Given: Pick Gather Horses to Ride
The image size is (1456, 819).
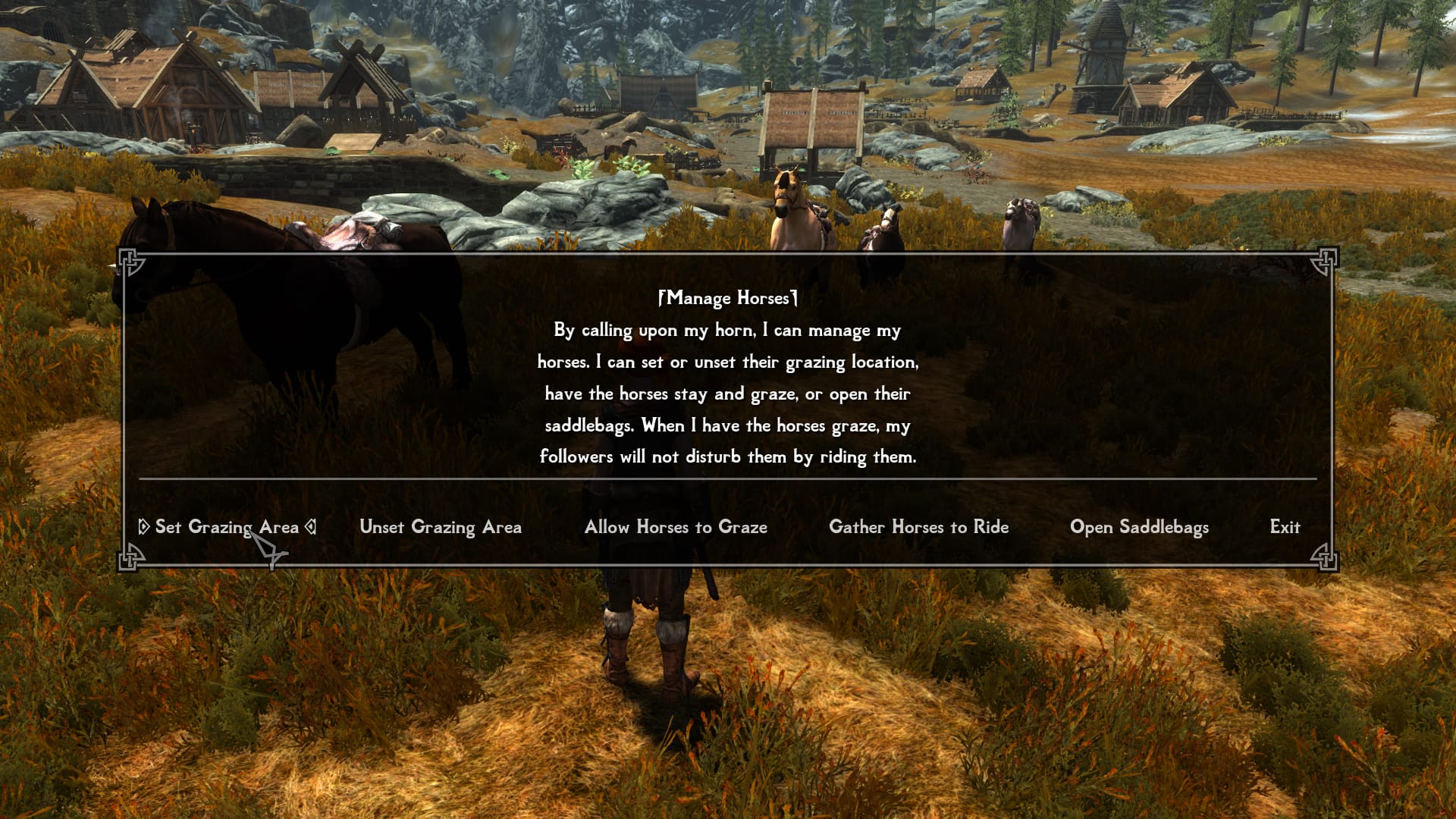Looking at the screenshot, I should [918, 527].
